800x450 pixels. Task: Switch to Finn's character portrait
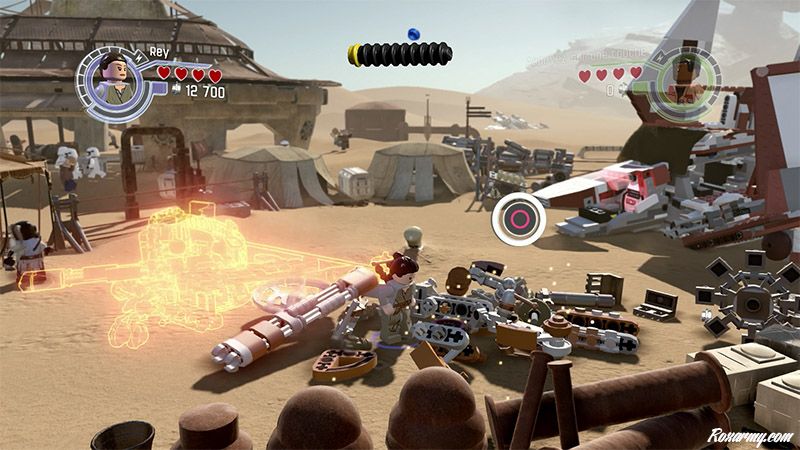[x=682, y=79]
